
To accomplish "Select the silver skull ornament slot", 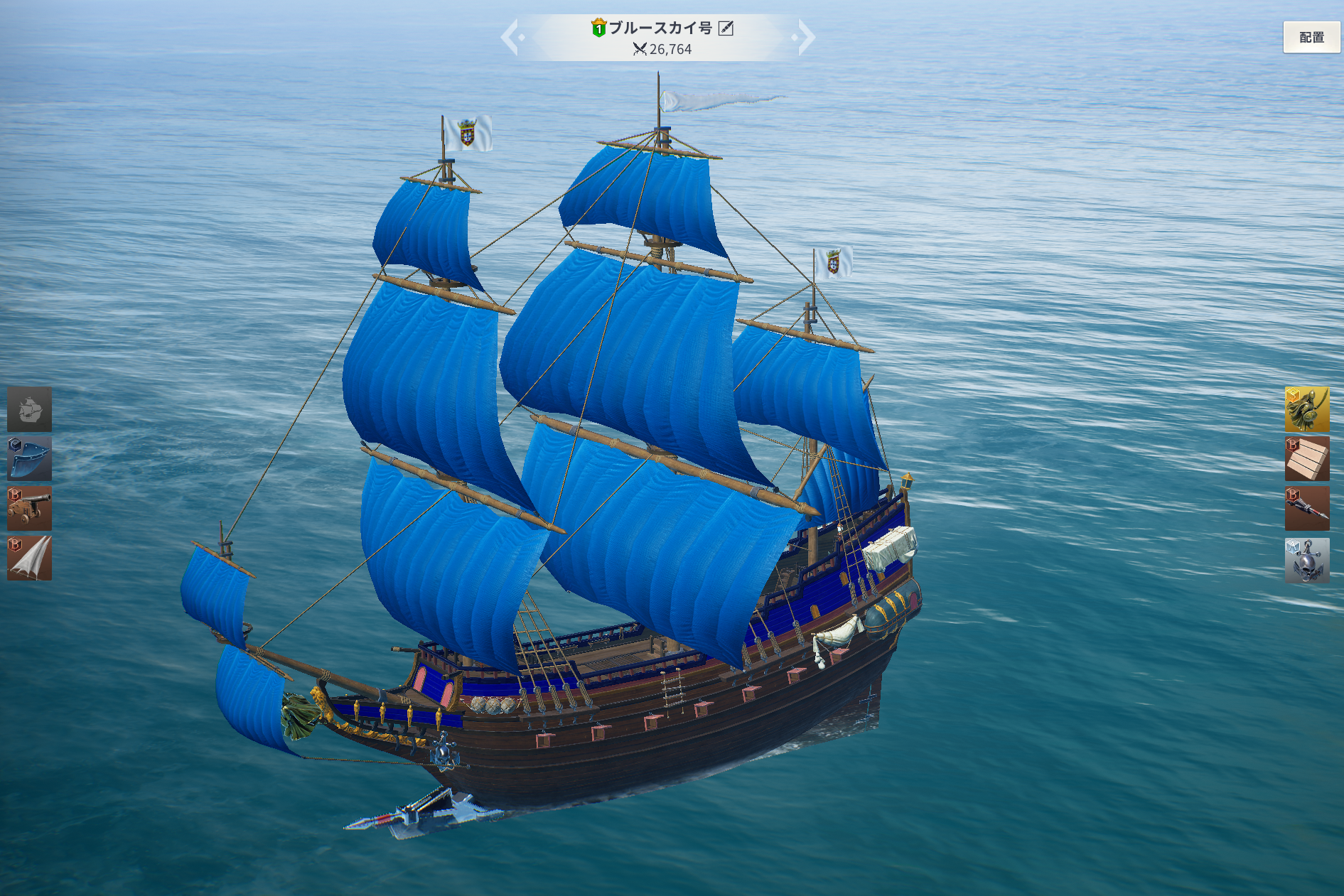I will point(1306,560).
